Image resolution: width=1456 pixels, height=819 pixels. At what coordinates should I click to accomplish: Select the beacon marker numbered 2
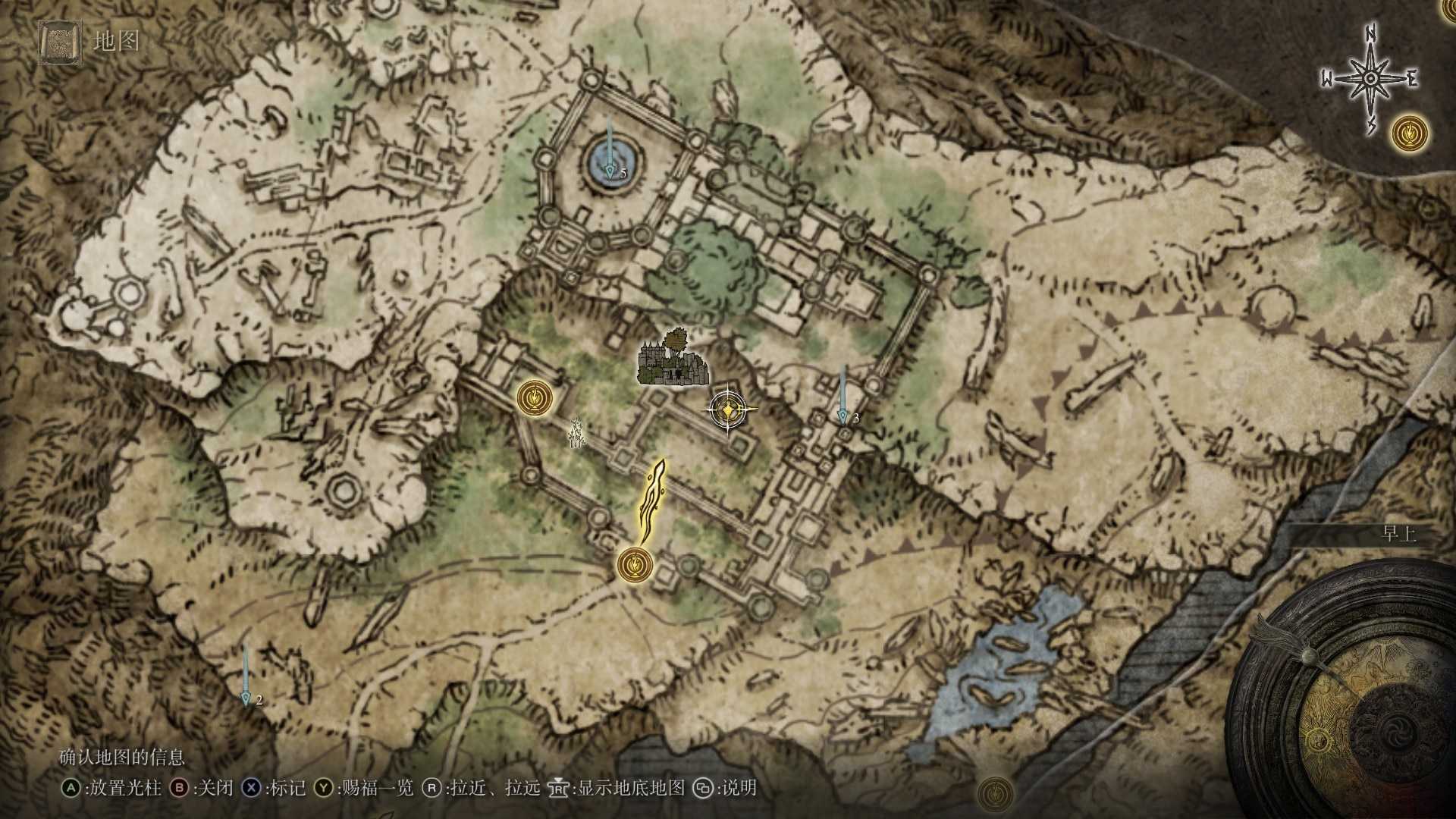click(x=246, y=696)
